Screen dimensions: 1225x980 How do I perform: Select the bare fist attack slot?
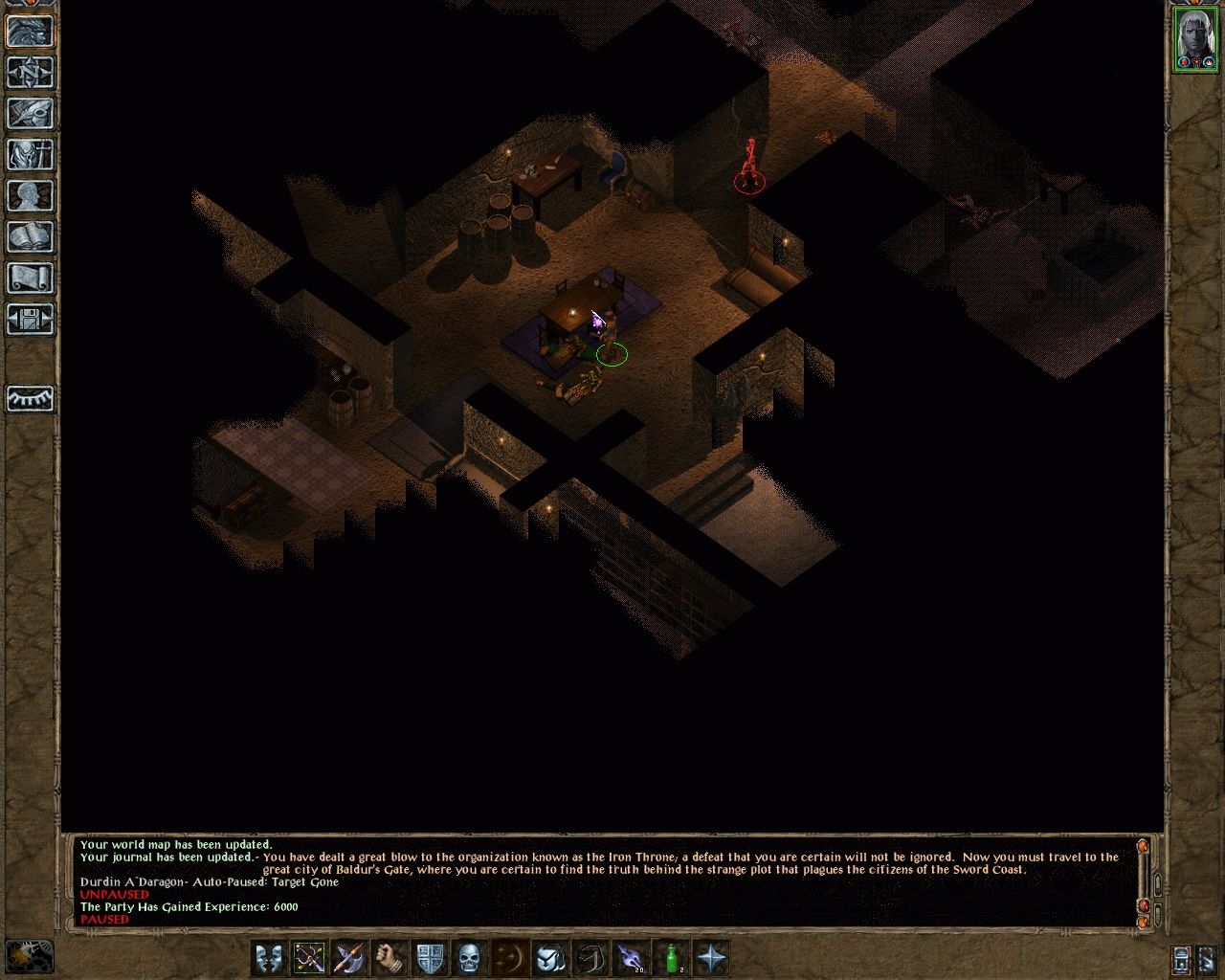pyautogui.click(x=390, y=957)
